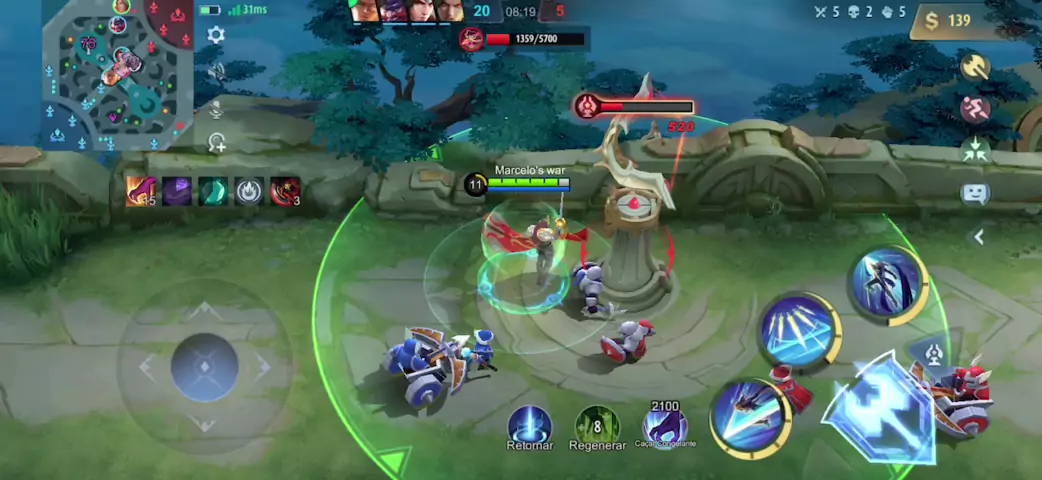
Task: Toggle the microphone voice chat icon
Action: coord(215,108)
